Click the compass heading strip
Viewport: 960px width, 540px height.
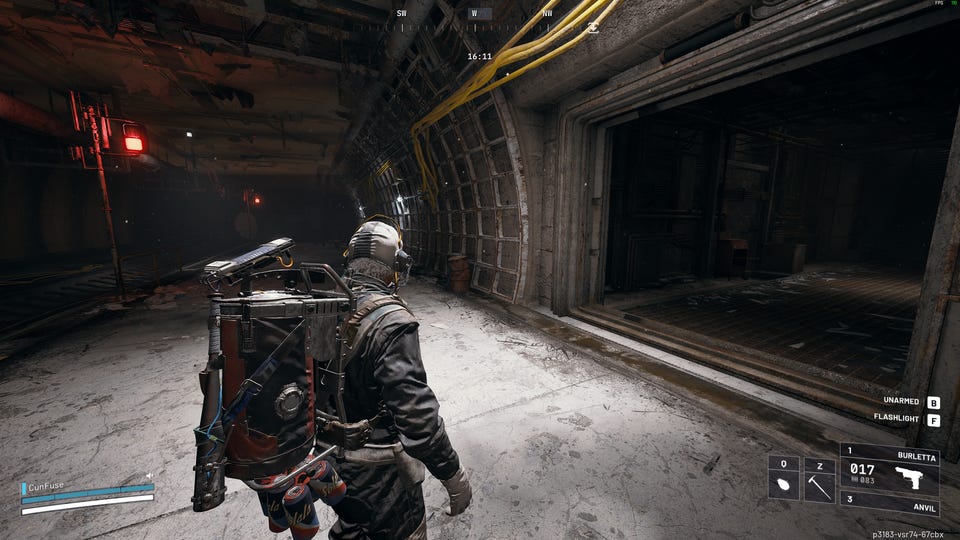(x=474, y=22)
